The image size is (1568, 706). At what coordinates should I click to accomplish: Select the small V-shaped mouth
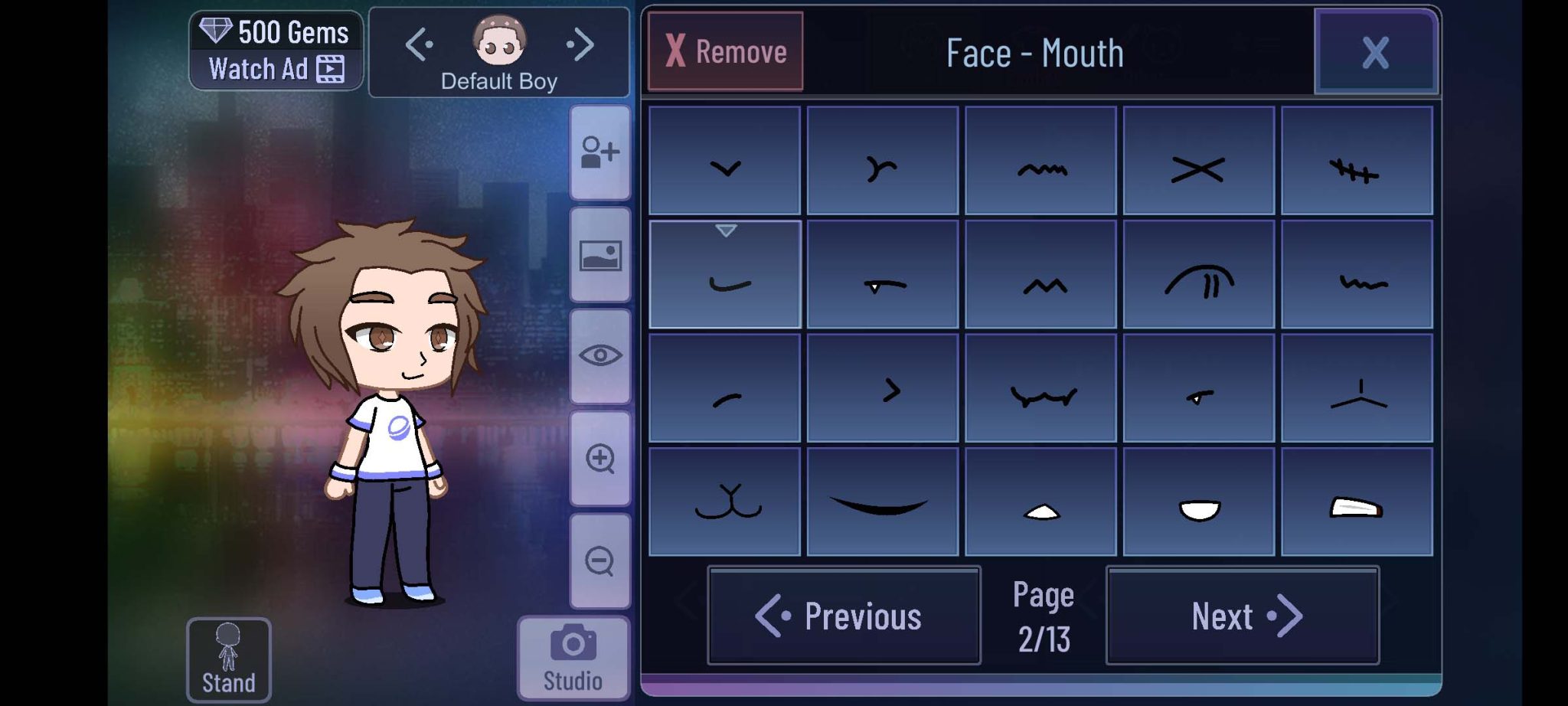724,161
